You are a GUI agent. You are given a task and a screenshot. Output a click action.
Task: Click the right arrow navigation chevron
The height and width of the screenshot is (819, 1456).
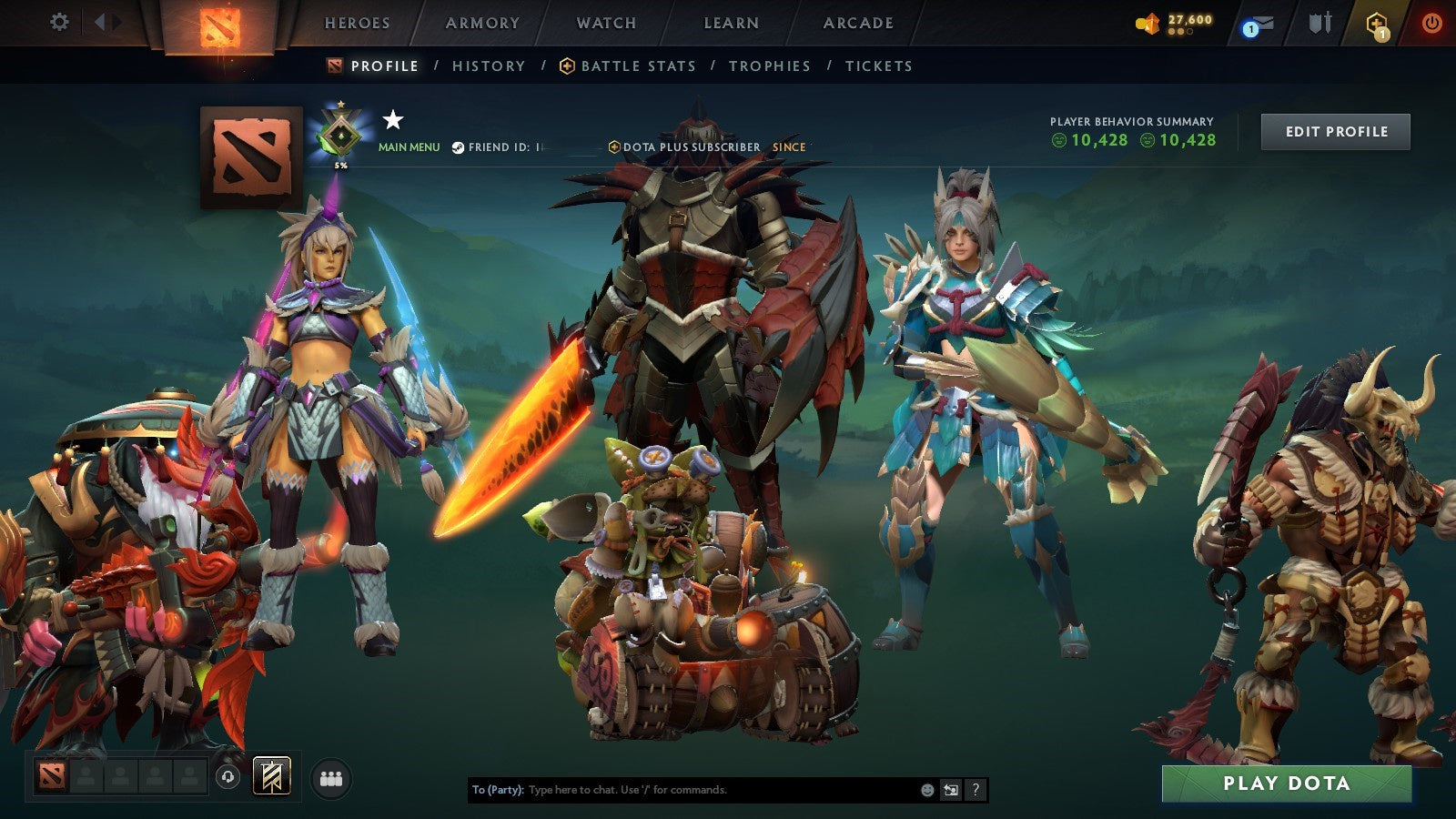[x=116, y=22]
